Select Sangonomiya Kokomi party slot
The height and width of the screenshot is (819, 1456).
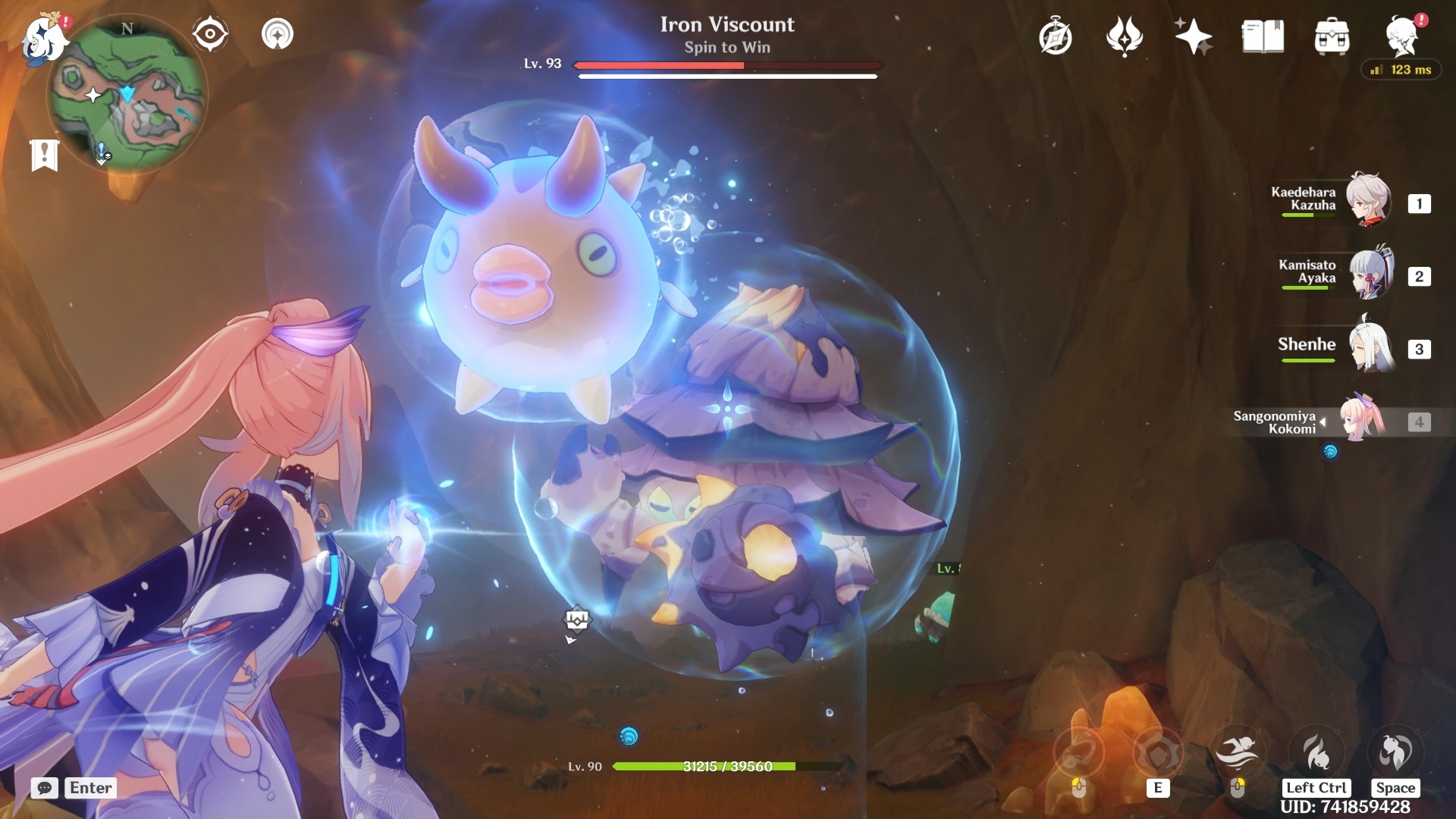tap(1363, 420)
